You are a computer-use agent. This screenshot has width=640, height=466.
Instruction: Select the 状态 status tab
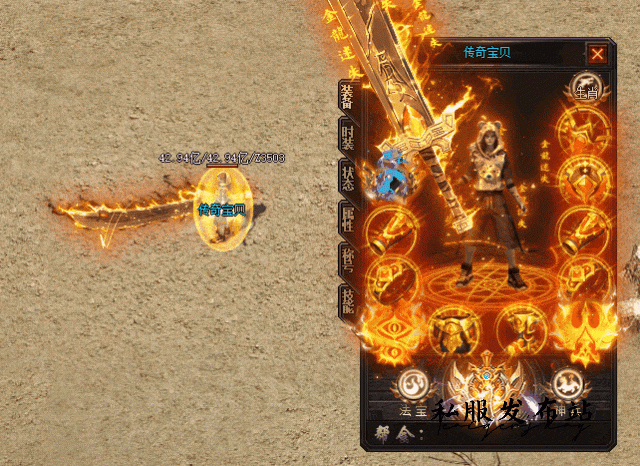(x=347, y=180)
